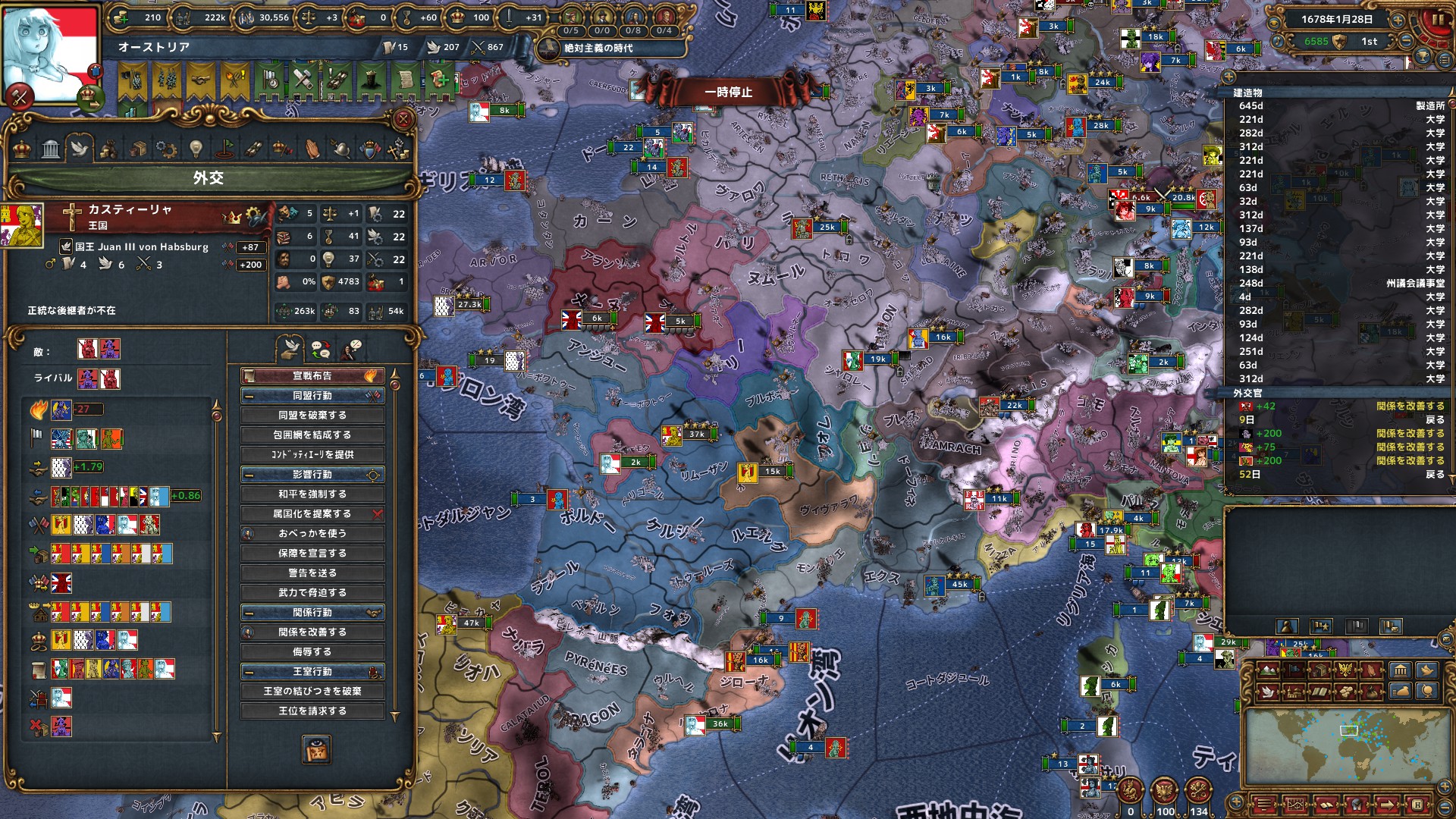The image size is (1456, 819).
Task: Choose 宣戦布告 to declare war
Action: (312, 376)
